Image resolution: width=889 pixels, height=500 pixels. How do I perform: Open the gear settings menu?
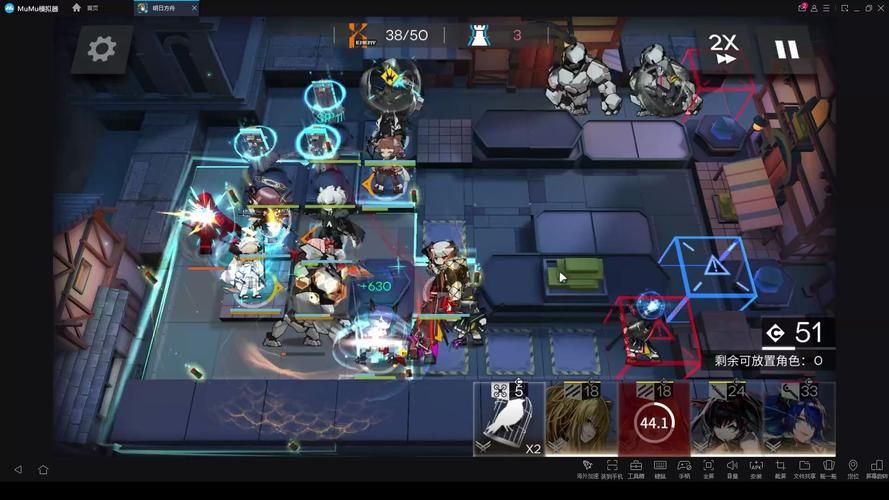coord(102,49)
